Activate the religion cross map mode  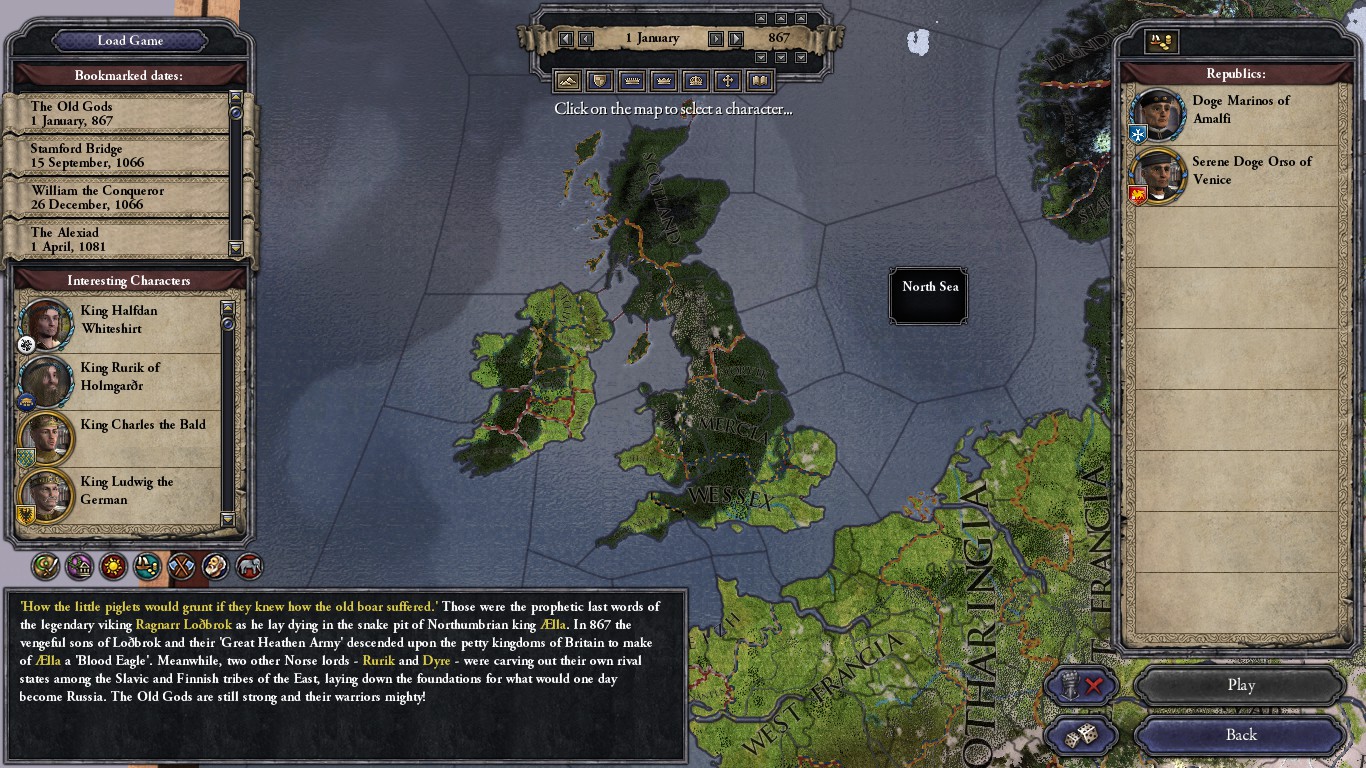click(x=728, y=81)
